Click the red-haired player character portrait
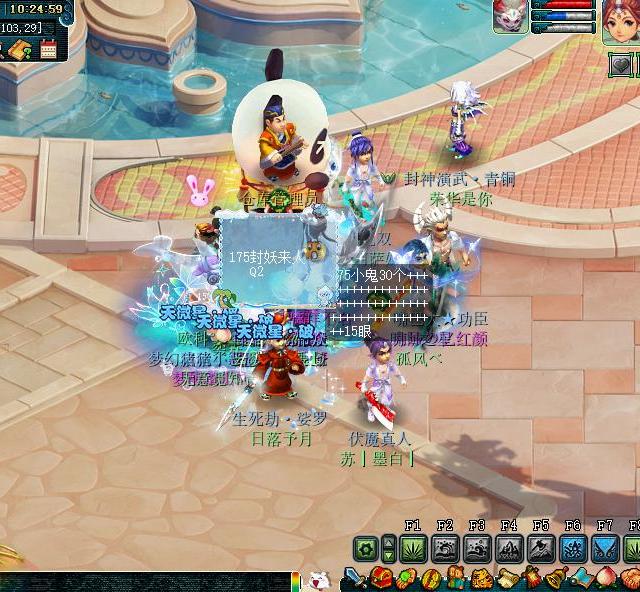640x592 pixels. (619, 19)
